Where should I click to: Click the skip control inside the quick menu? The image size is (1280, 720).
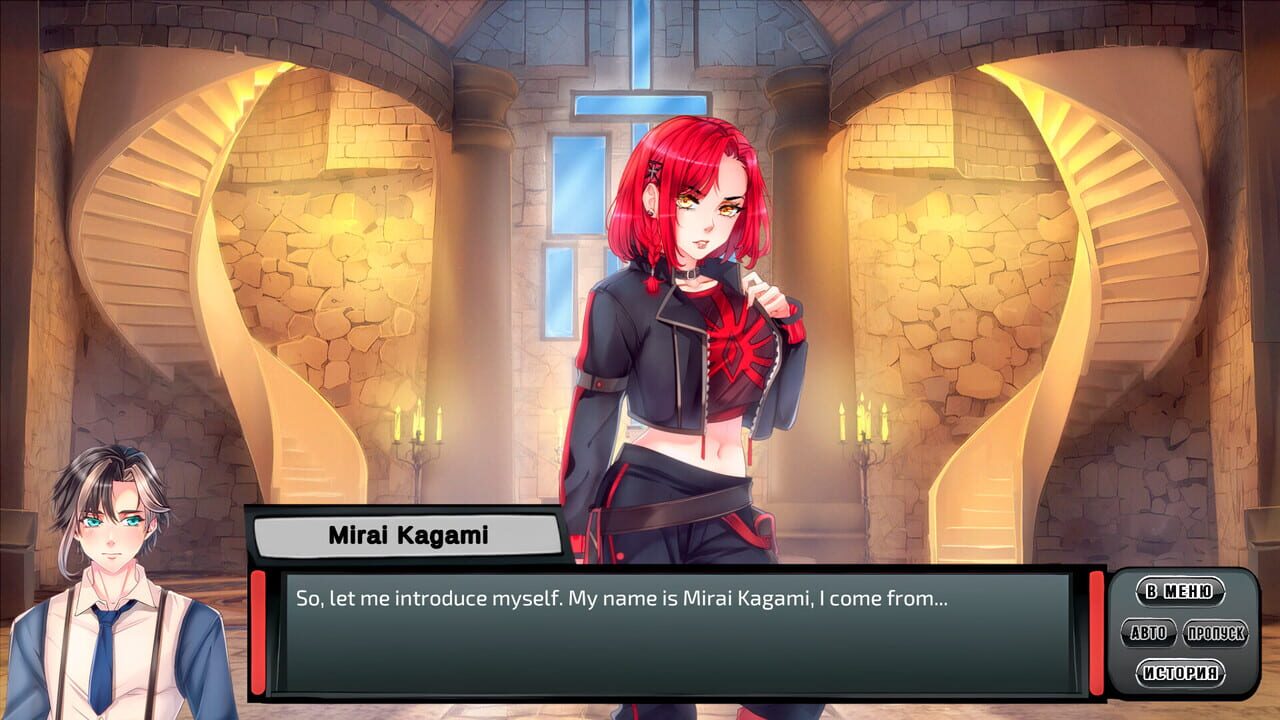1218,632
